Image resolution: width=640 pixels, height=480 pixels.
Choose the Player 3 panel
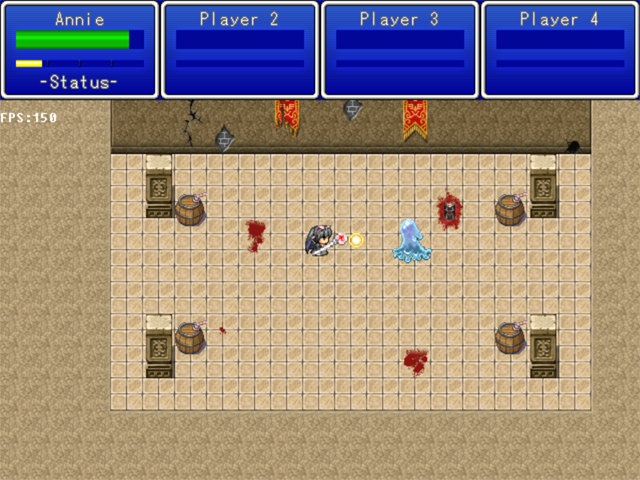click(400, 50)
